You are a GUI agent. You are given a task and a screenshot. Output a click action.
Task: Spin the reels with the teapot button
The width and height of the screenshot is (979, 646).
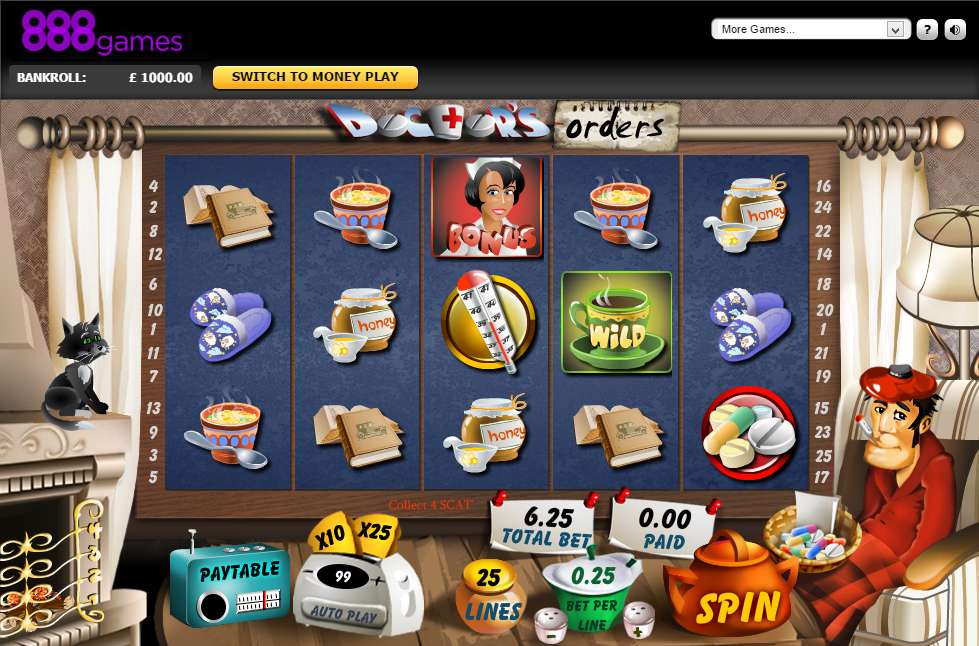[738, 603]
